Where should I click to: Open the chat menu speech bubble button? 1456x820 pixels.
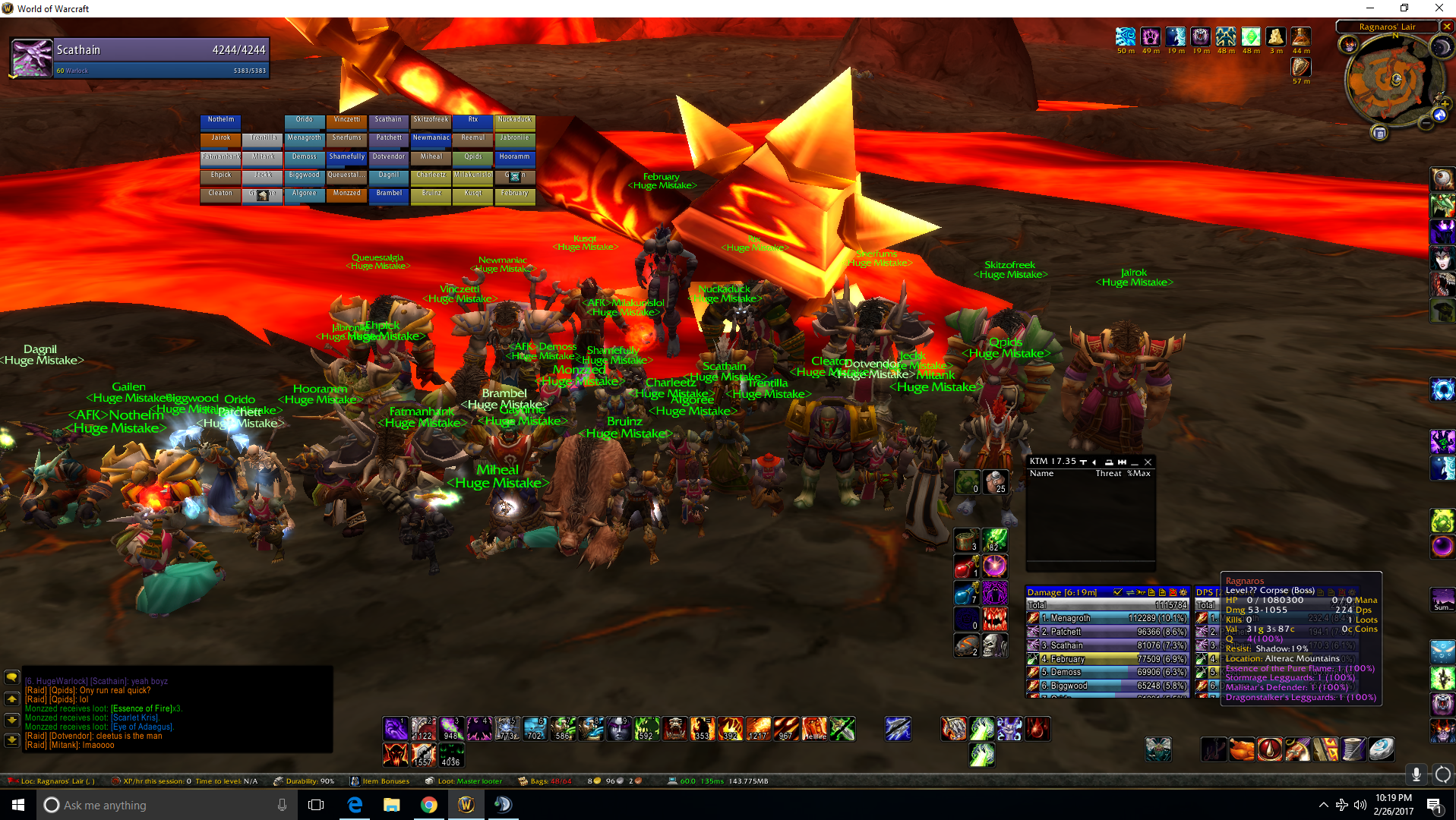12,677
